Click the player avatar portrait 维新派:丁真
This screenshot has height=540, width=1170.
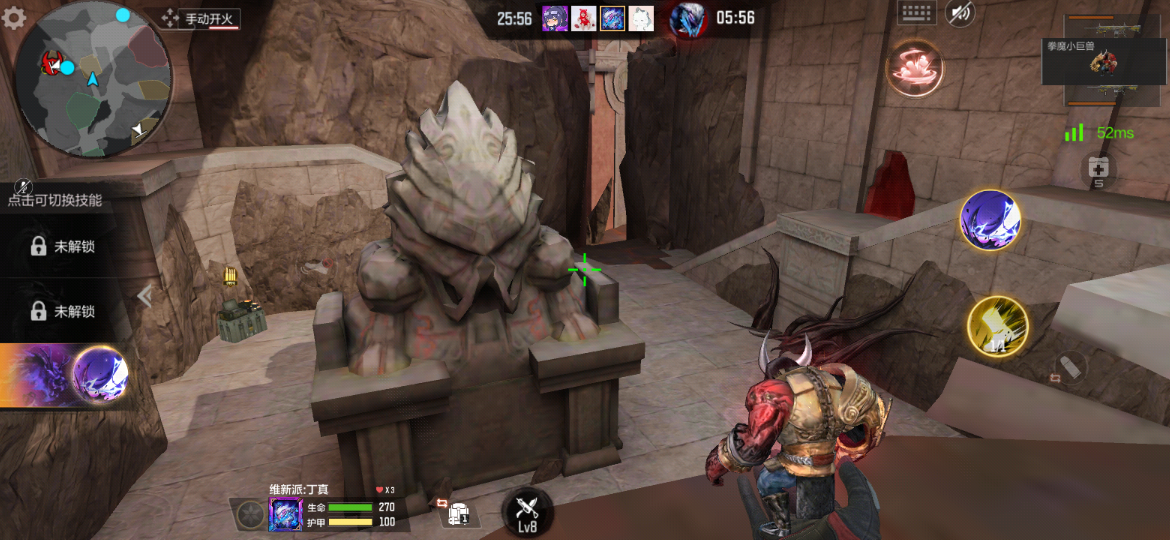click(285, 514)
